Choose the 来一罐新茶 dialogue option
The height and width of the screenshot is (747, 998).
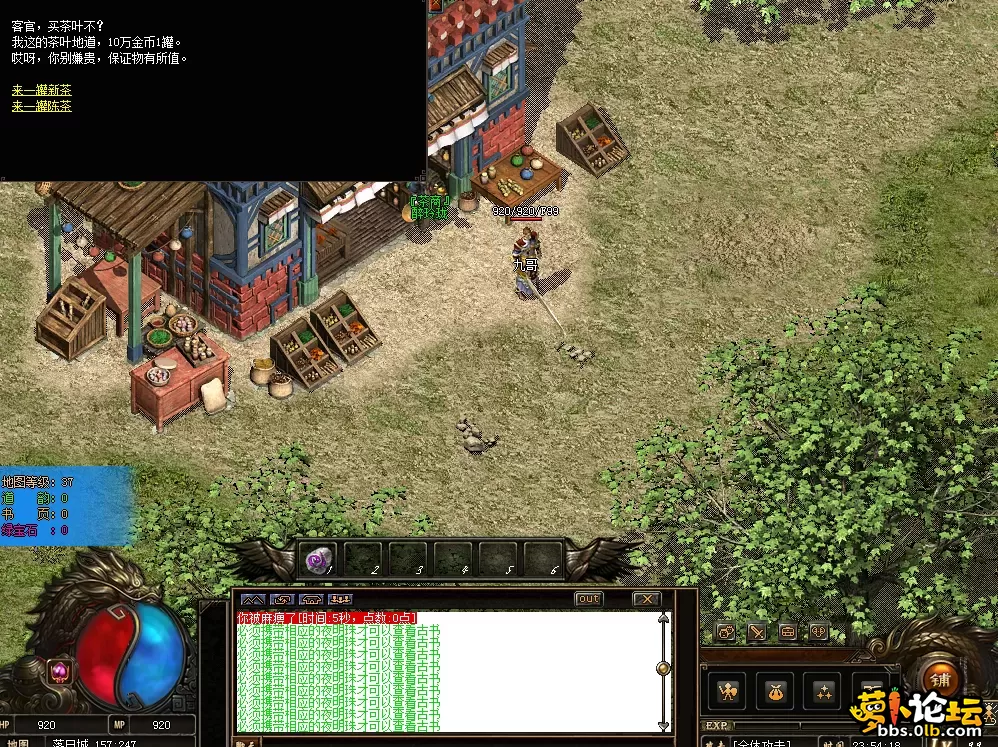click(x=42, y=91)
